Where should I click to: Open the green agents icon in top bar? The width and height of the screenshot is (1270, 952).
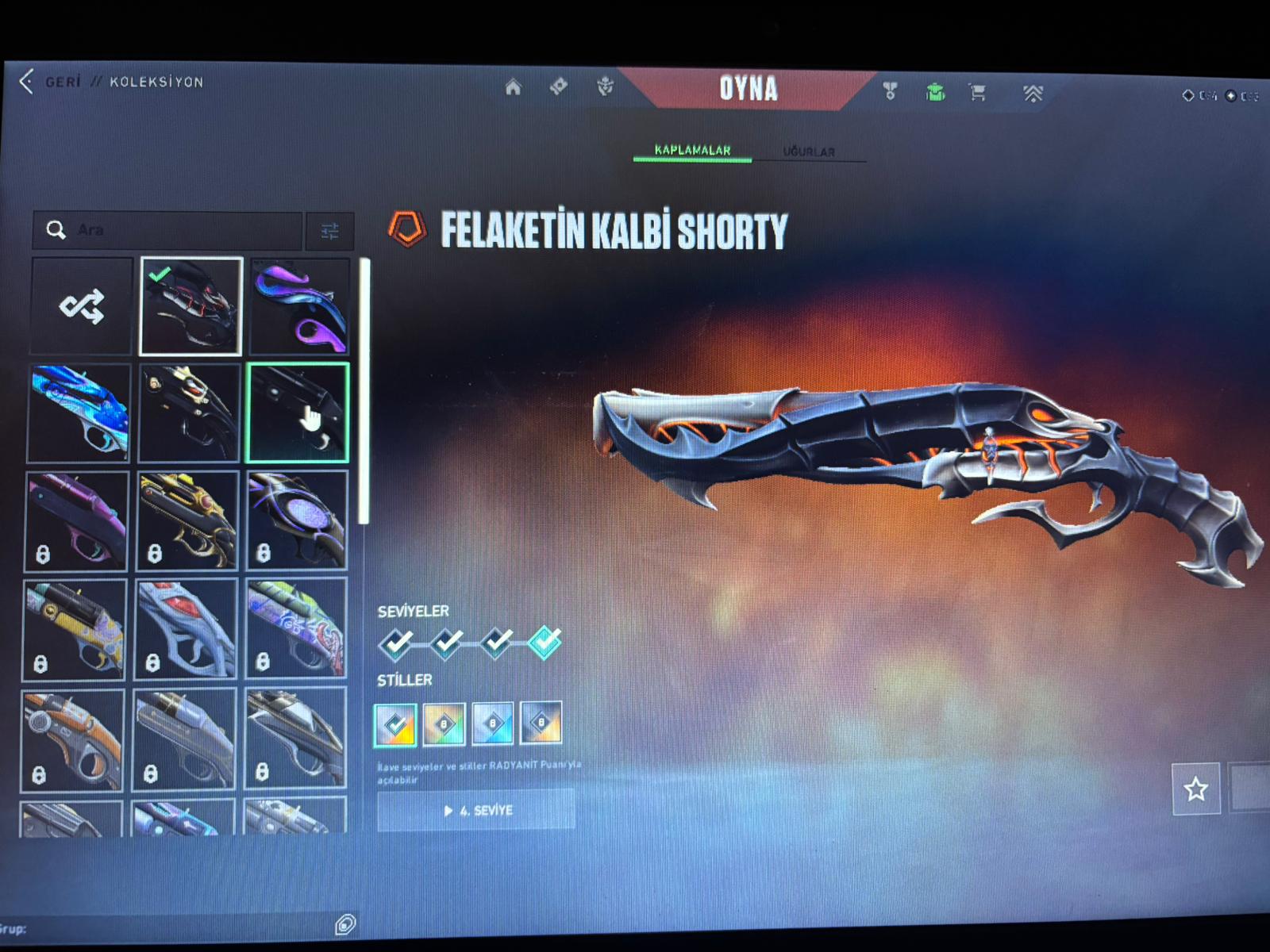(x=935, y=93)
